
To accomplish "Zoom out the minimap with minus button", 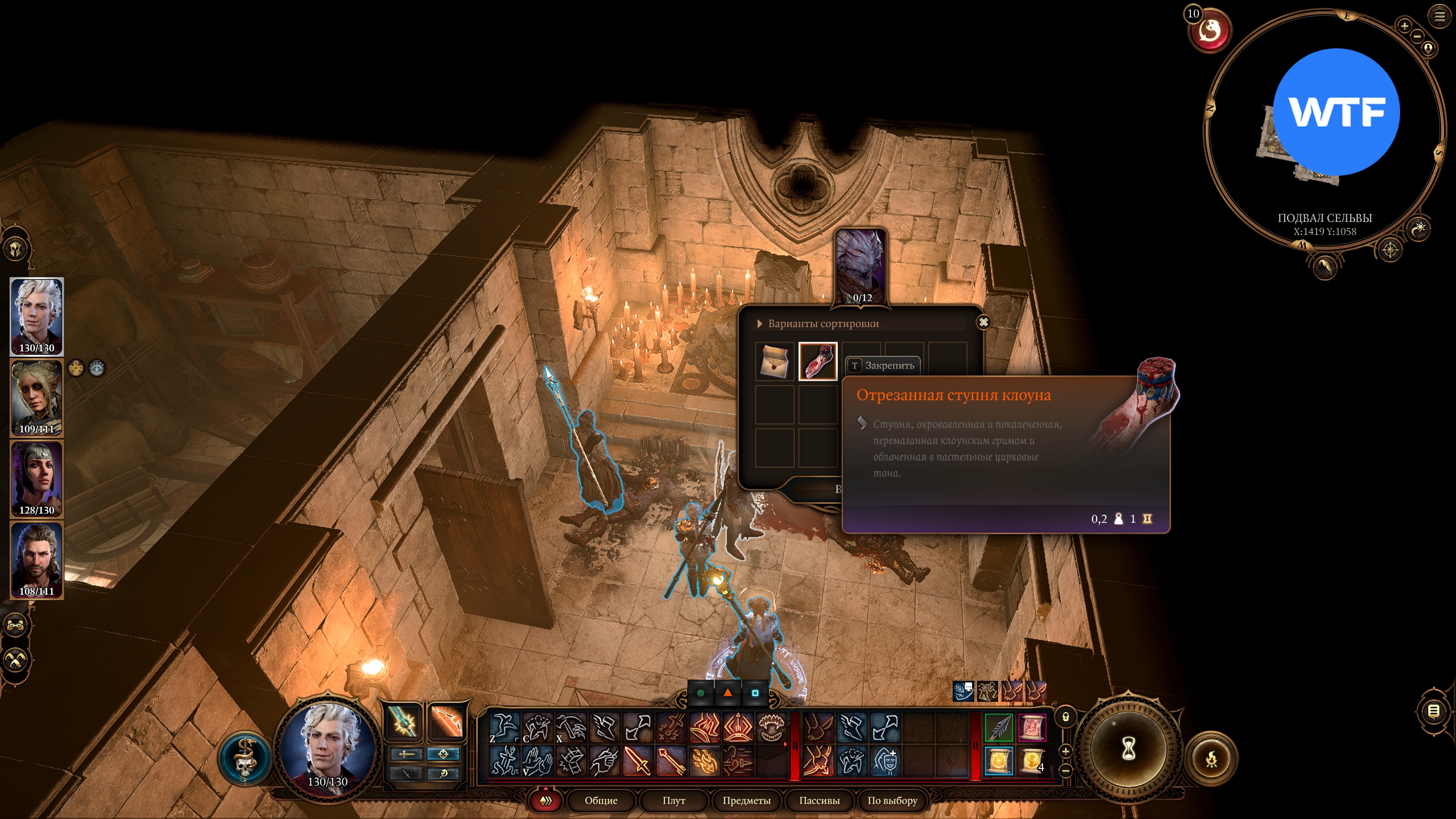I will coord(1417,36).
